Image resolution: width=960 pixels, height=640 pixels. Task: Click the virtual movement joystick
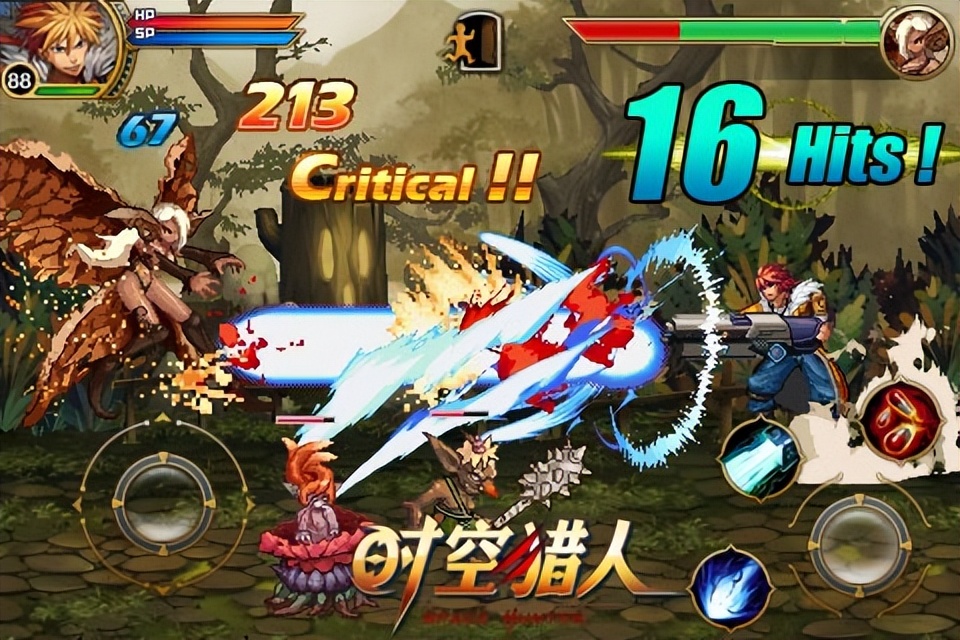coord(164,501)
